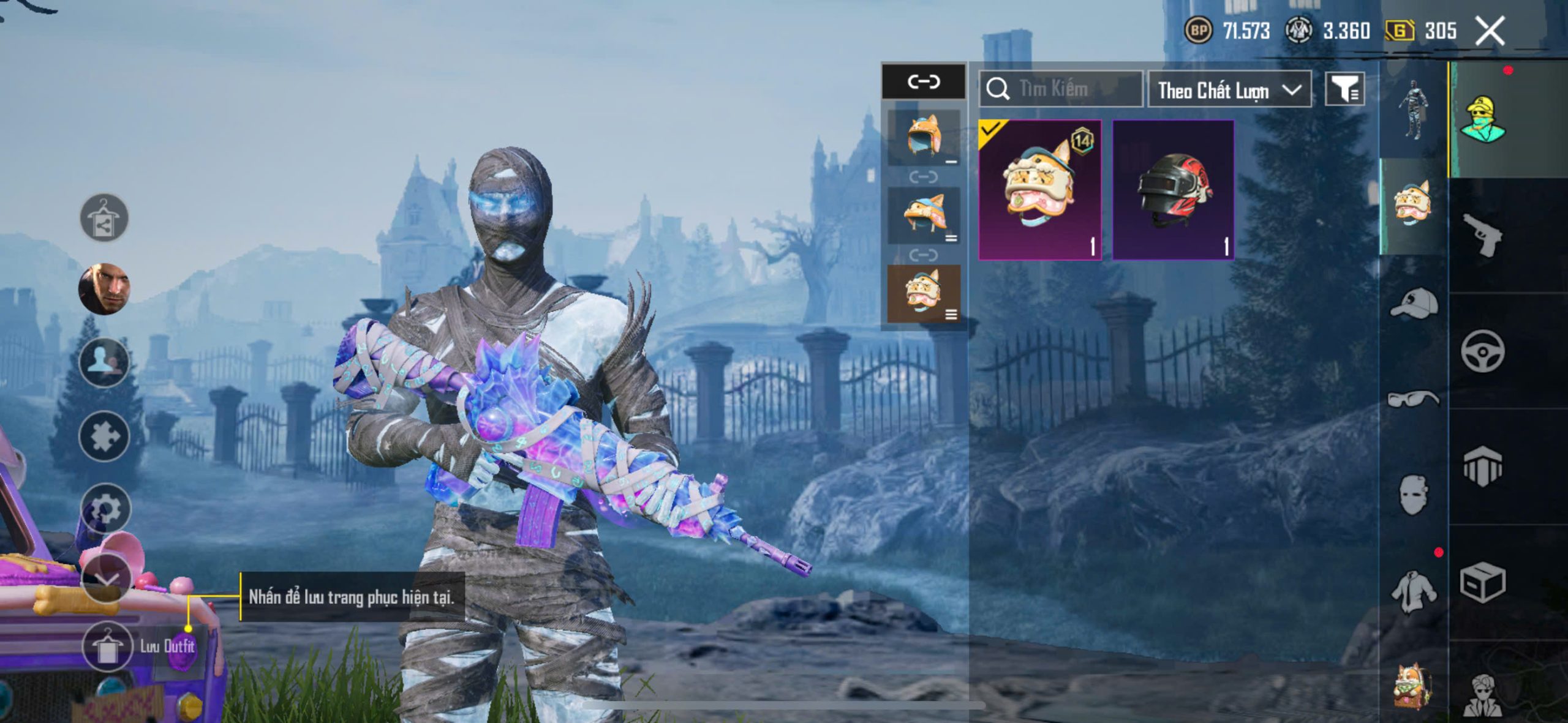Open the puzzle piece icon
The height and width of the screenshot is (723, 1568).
tap(104, 436)
